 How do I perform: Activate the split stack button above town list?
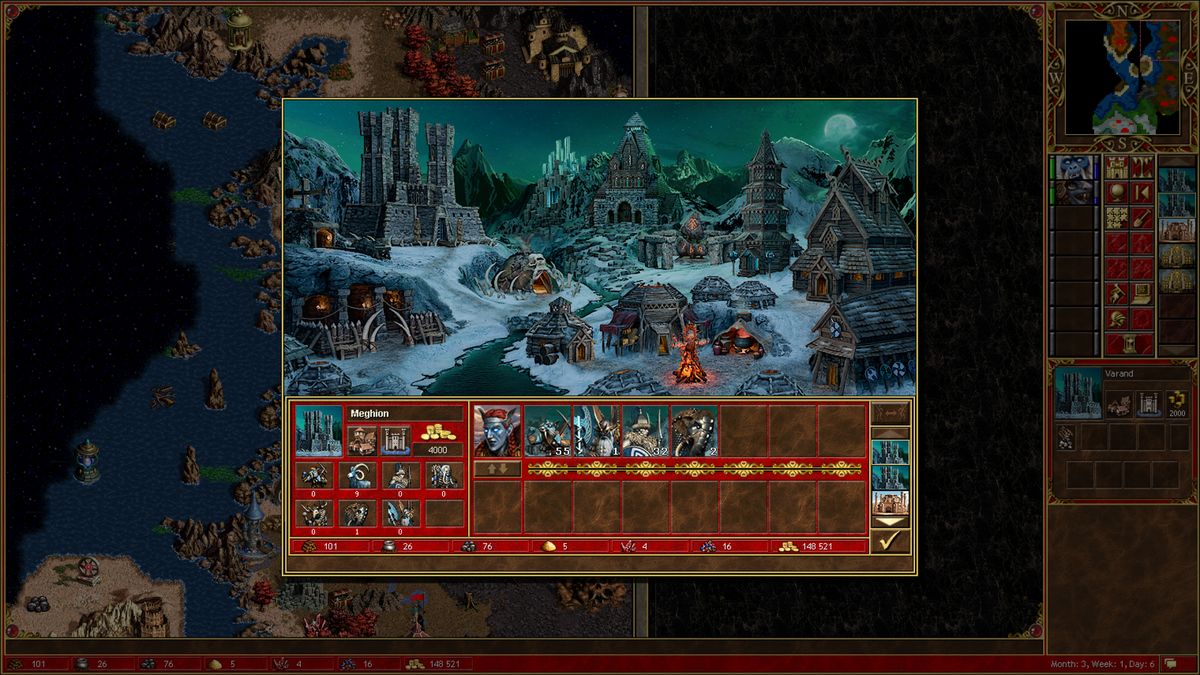click(x=889, y=412)
